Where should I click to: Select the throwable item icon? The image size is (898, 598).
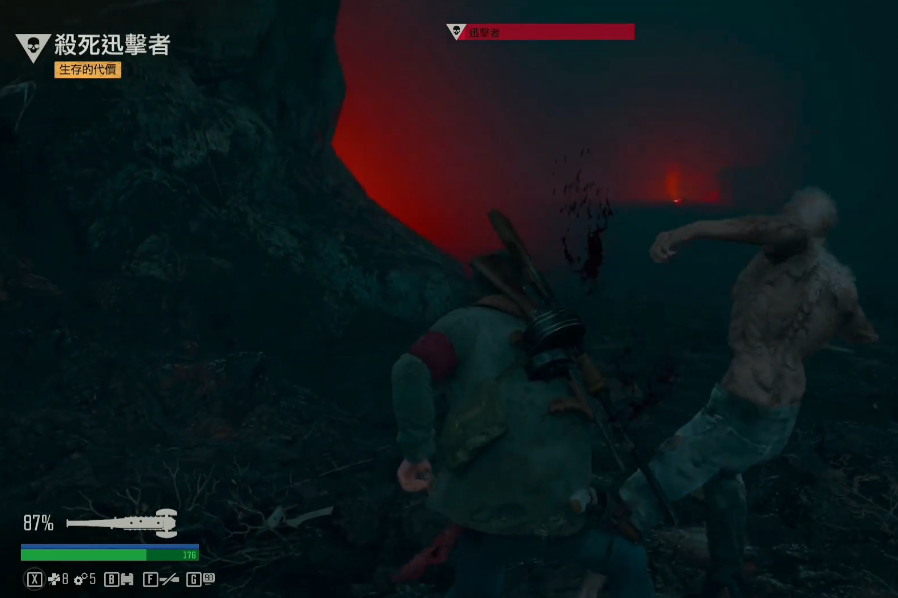(208, 578)
